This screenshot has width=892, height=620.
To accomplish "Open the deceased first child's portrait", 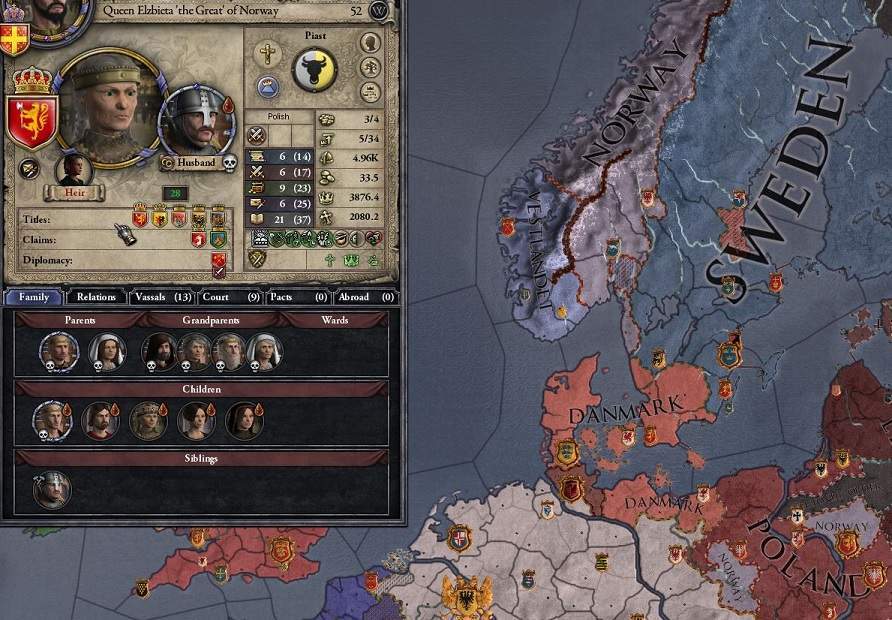I will (x=52, y=422).
